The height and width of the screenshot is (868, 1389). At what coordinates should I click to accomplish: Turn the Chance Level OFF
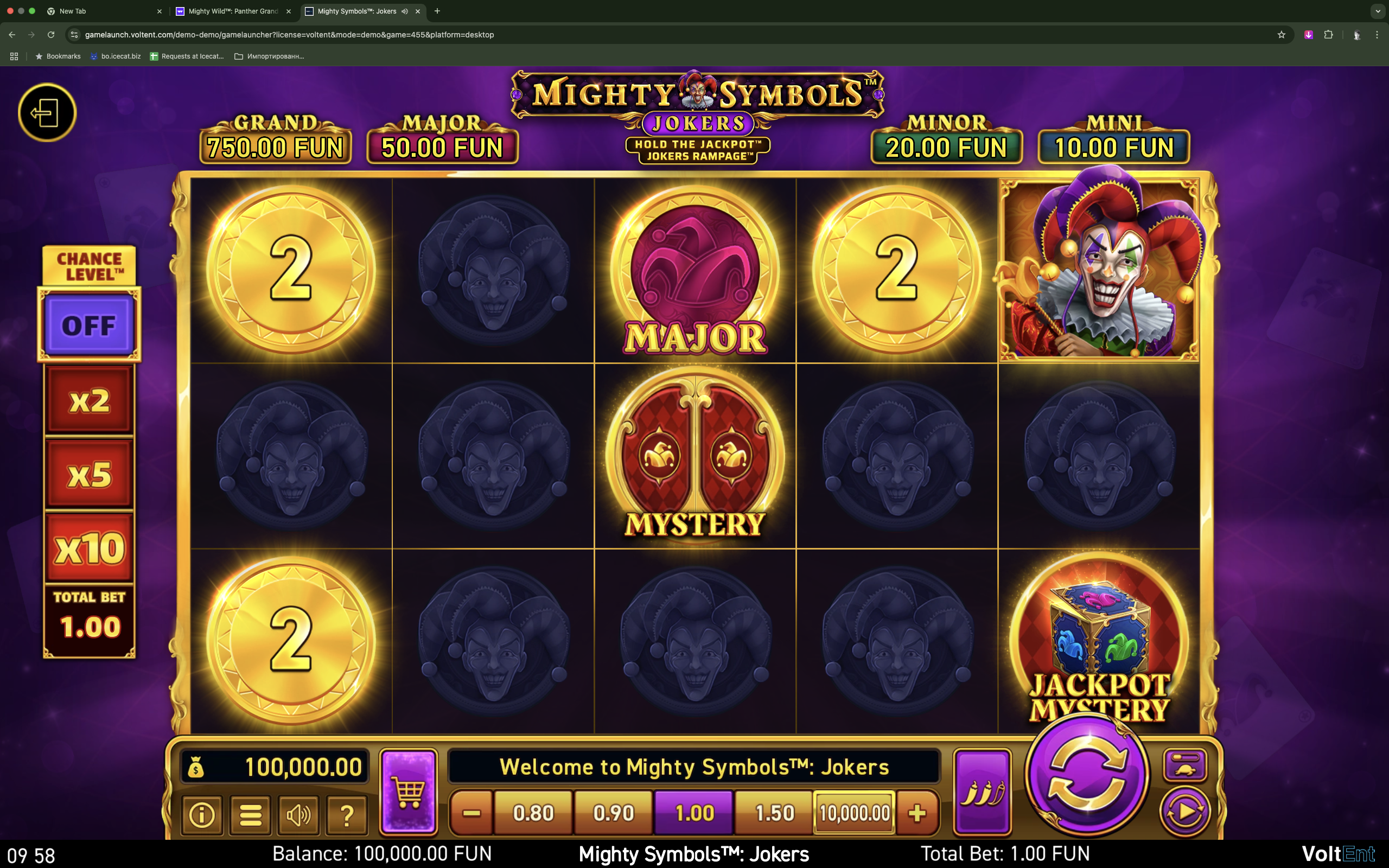click(89, 325)
